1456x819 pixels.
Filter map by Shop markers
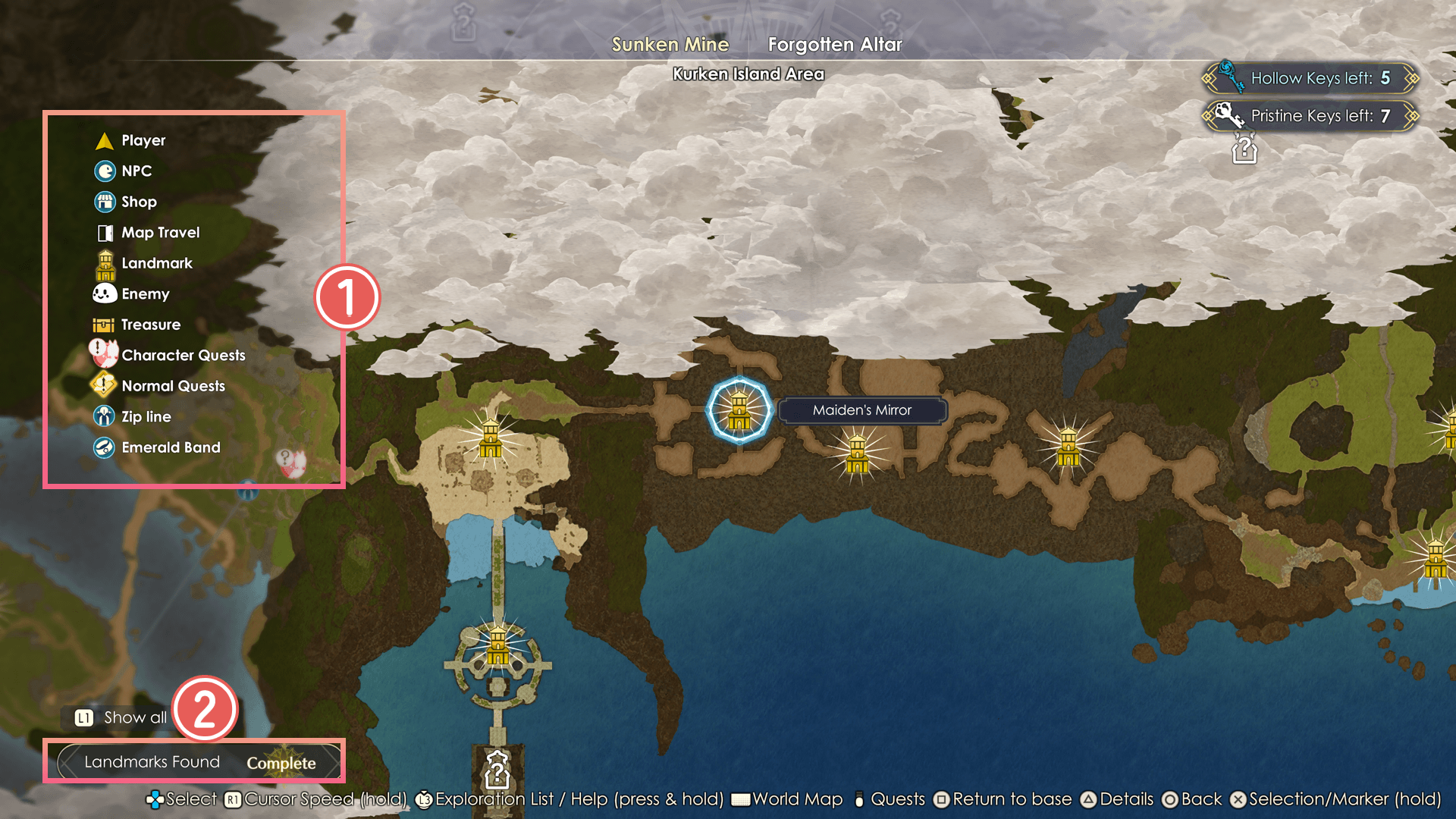point(138,202)
